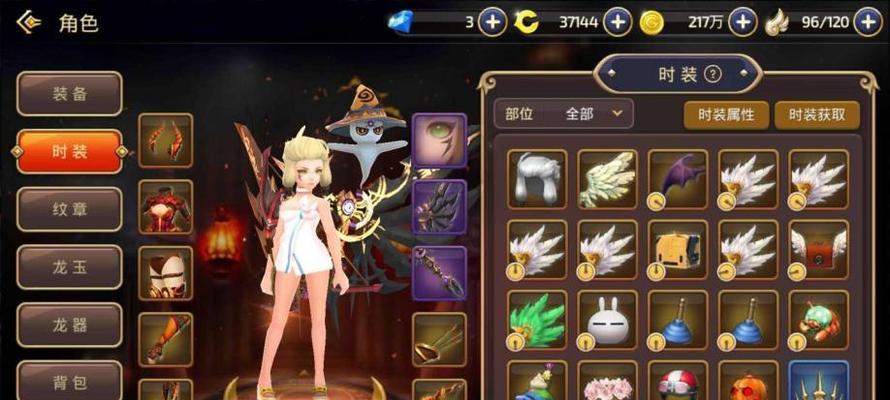This screenshot has height=400, width=890.
Task: Switch to the 纹章 tab
Action: point(70,210)
